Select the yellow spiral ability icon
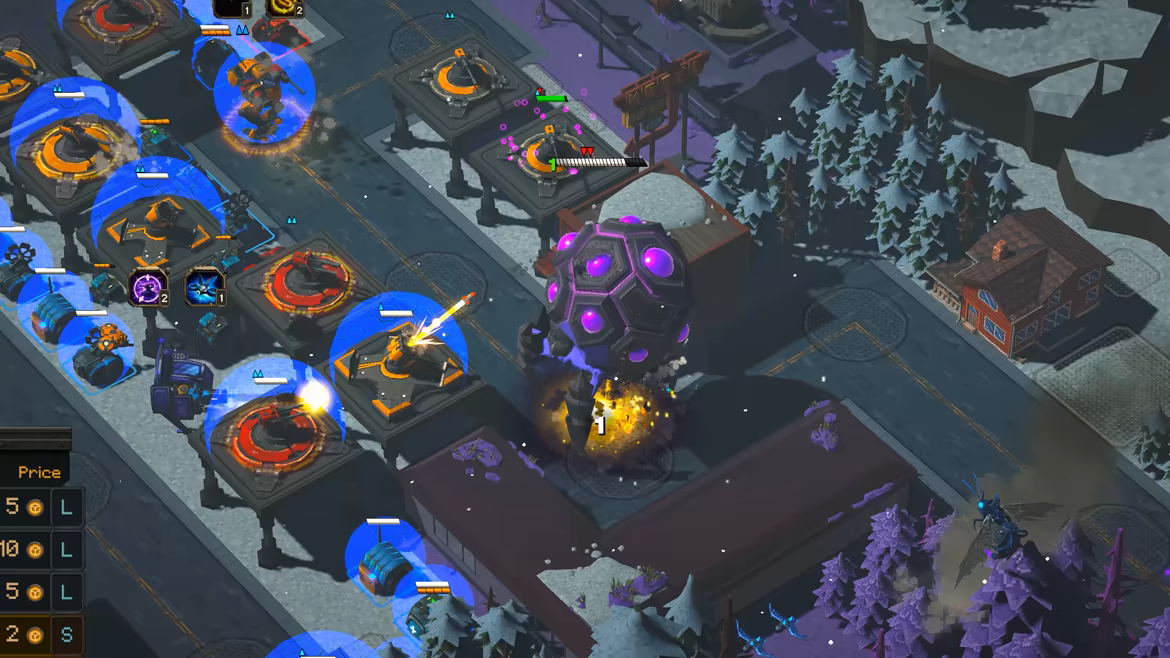This screenshot has height=658, width=1170. click(x=284, y=7)
